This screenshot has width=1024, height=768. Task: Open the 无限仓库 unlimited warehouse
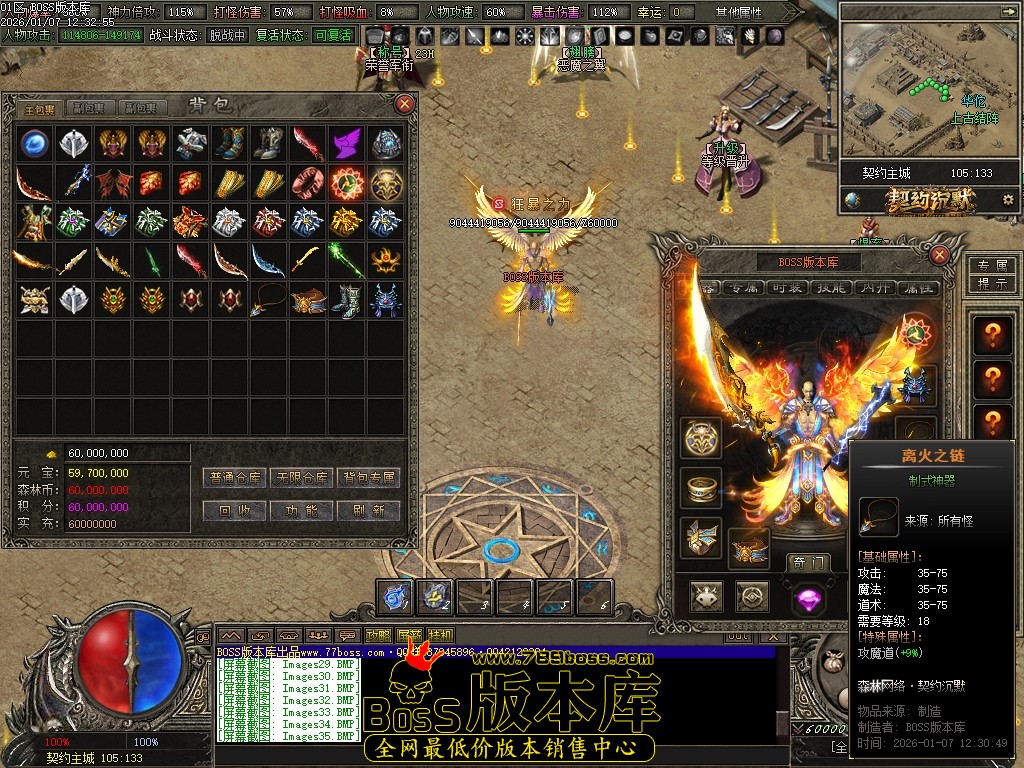coord(302,478)
